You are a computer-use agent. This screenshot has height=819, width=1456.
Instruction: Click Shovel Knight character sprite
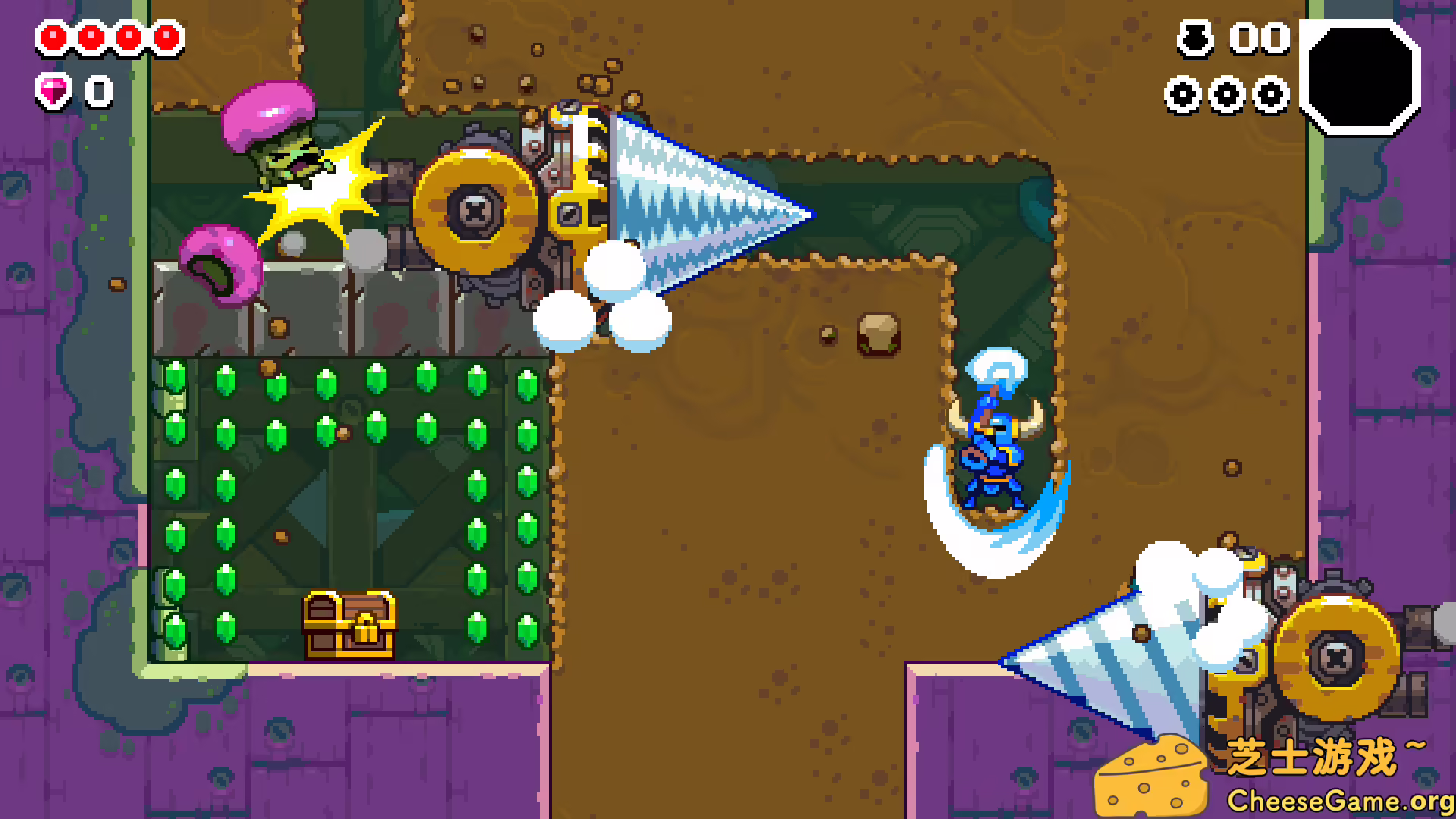993,455
